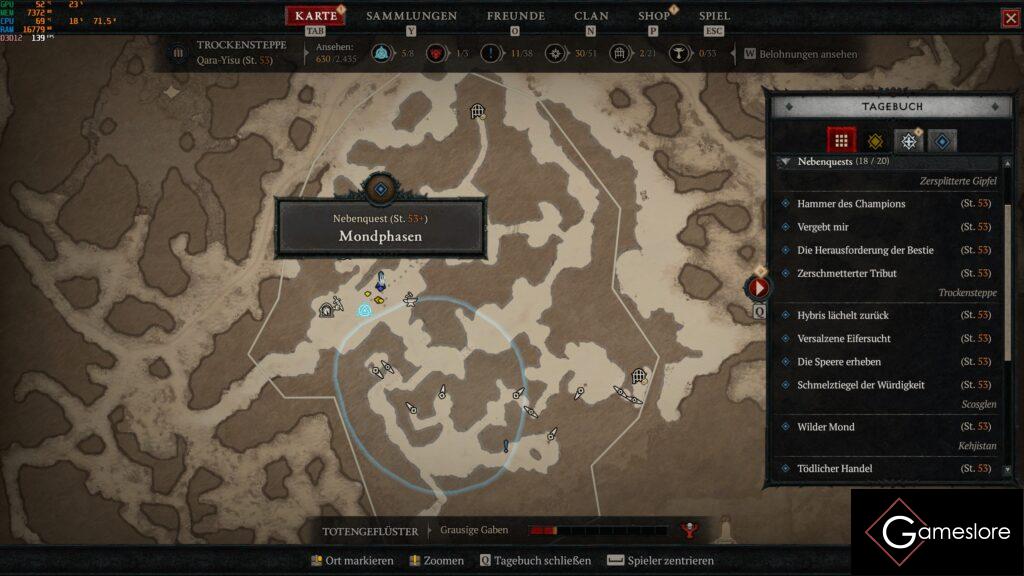Select the quest Hammer des Champions
This screenshot has height=576, width=1024.
pyautogui.click(x=851, y=204)
